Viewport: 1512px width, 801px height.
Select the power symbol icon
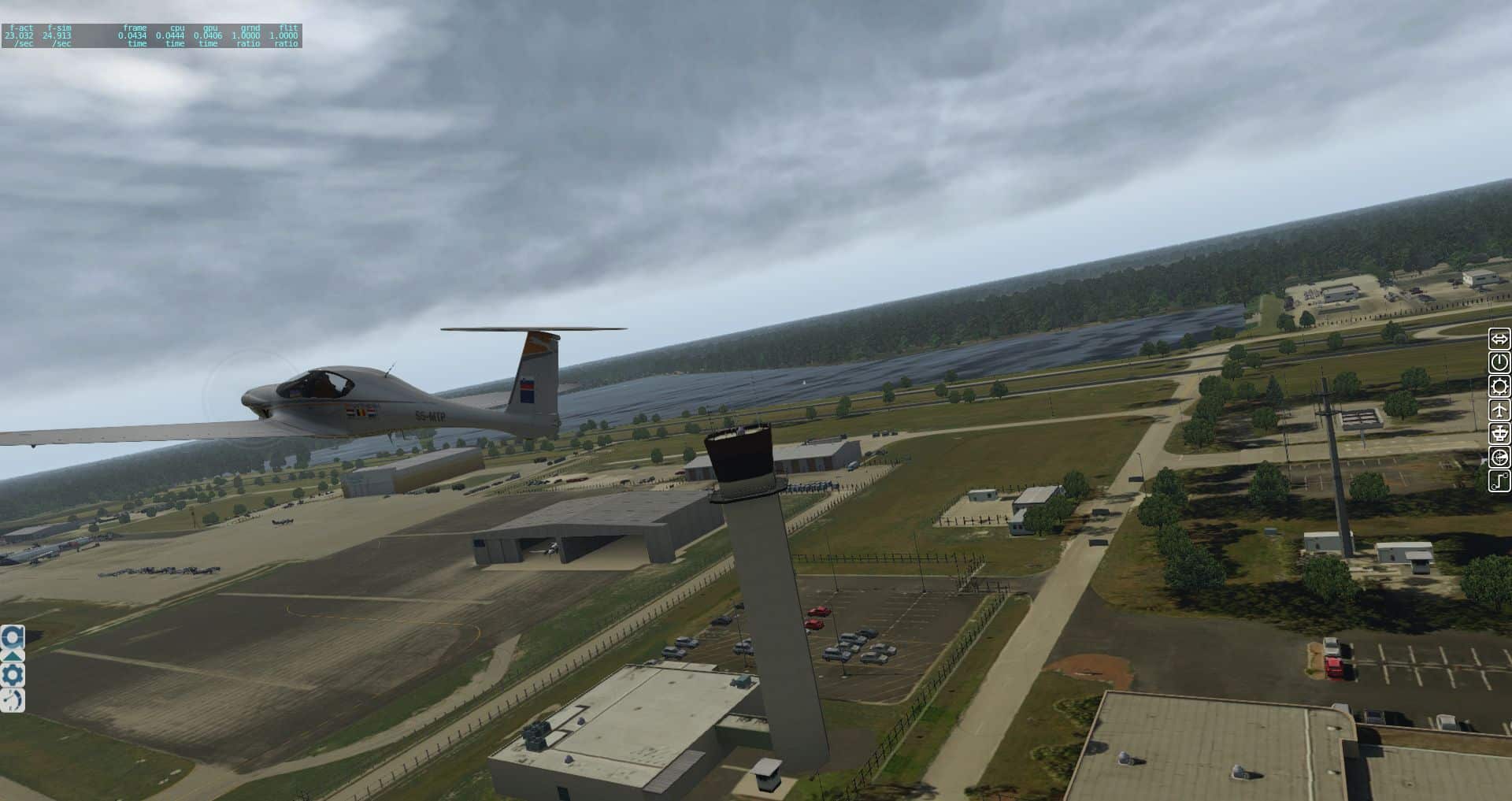coord(1499,362)
